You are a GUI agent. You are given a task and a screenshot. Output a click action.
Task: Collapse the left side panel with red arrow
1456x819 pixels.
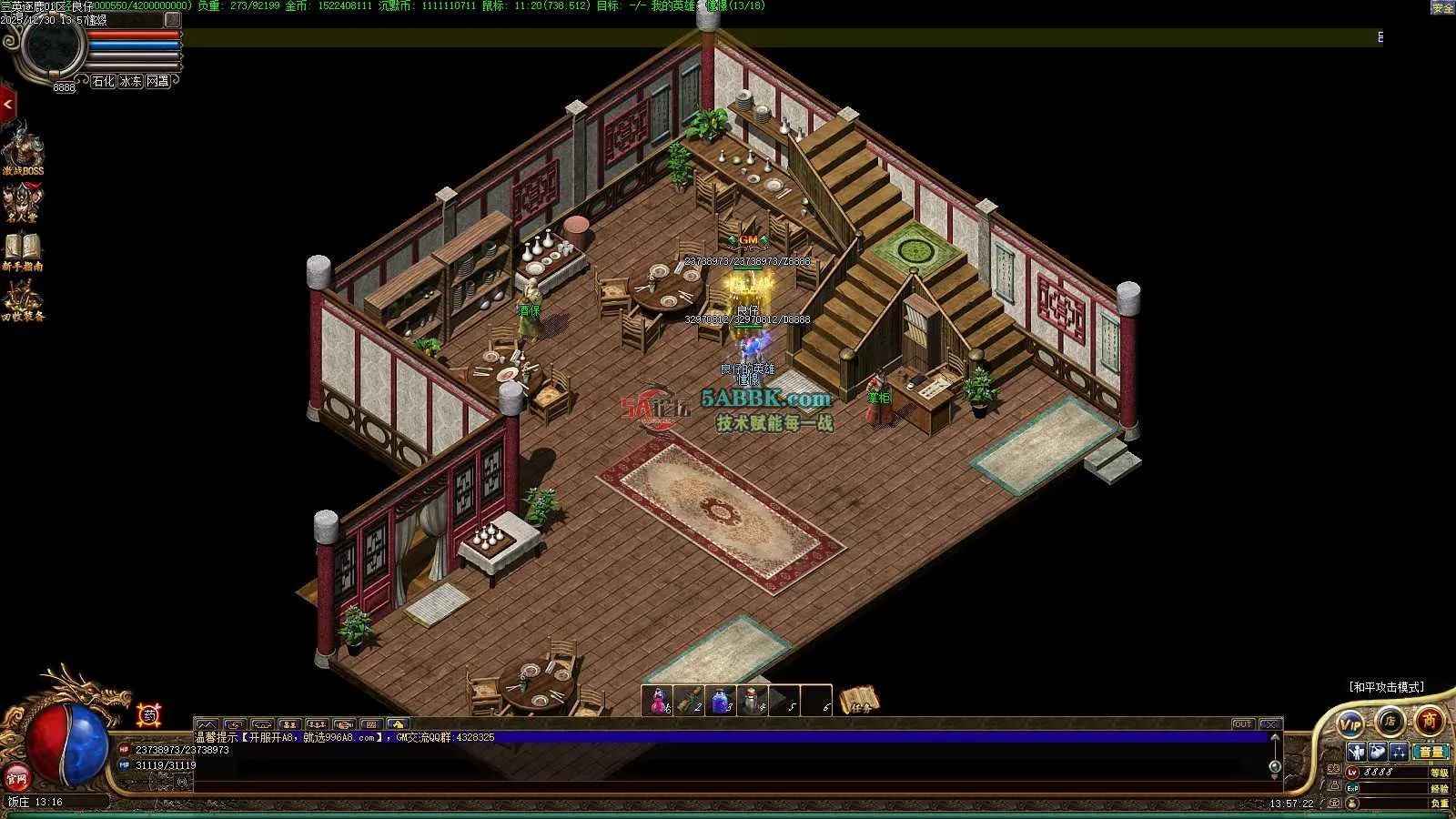7,105
